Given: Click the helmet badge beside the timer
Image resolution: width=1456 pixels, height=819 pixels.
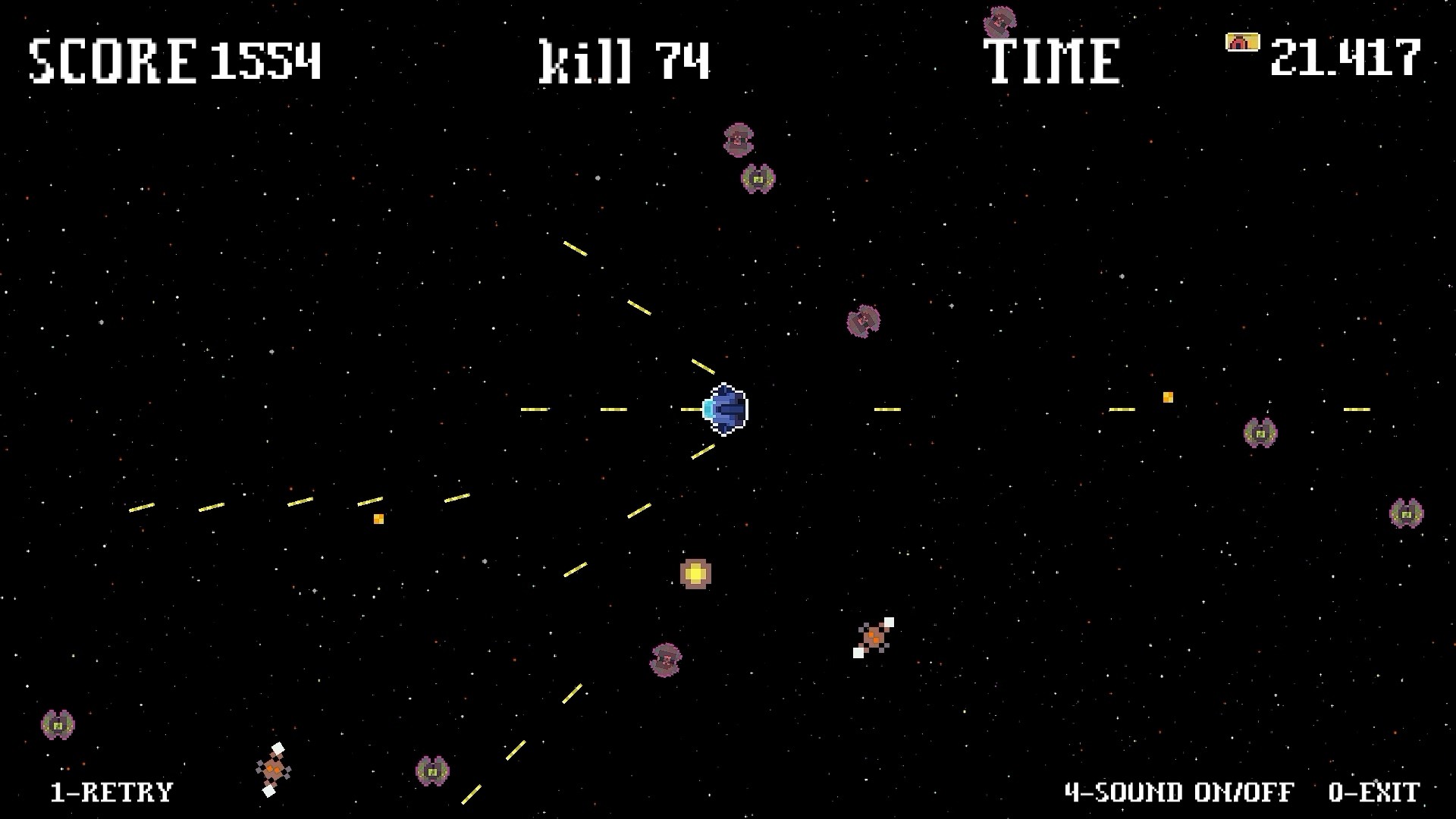Looking at the screenshot, I should 1241,43.
